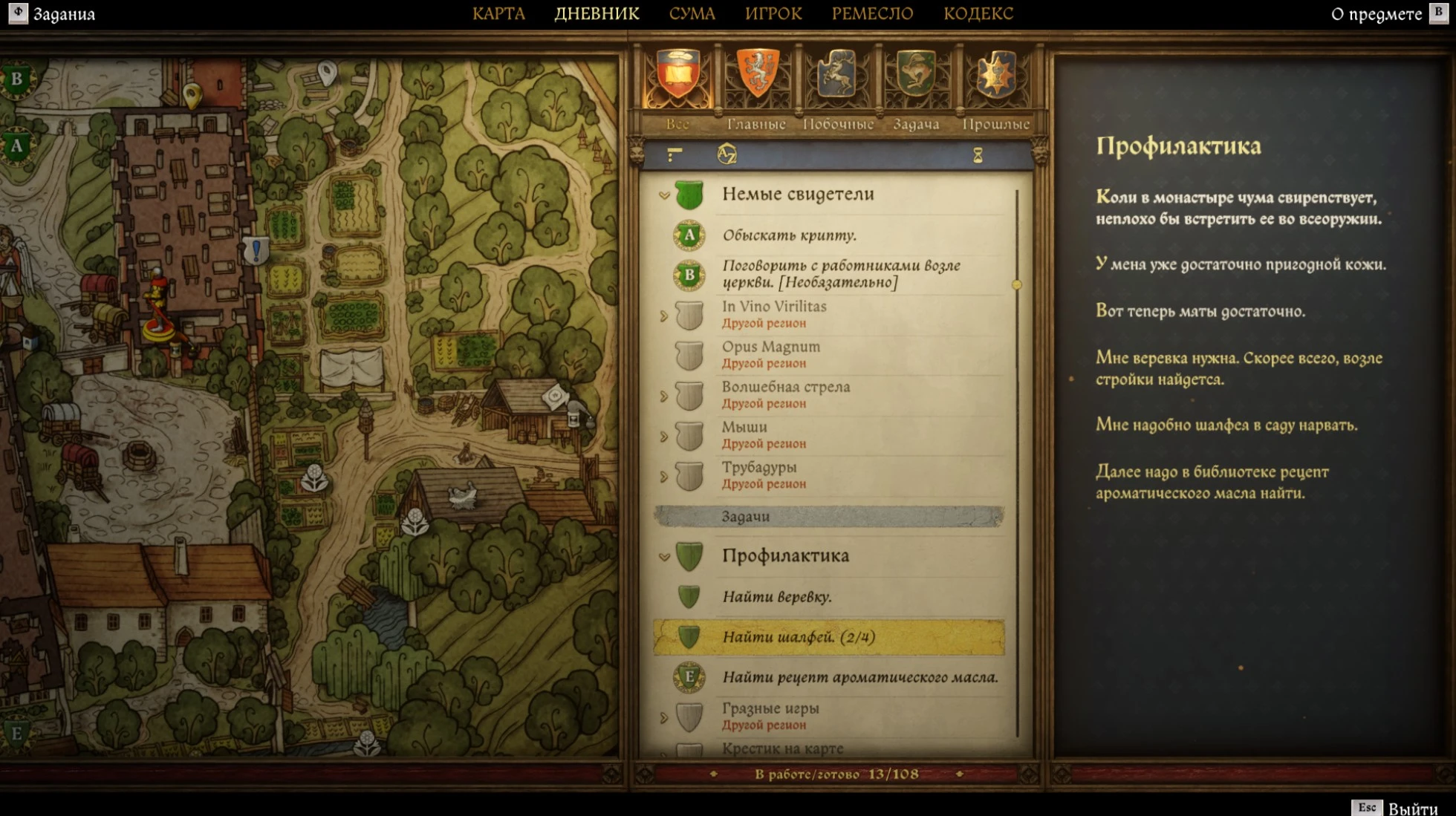Select the Задача quest filter
This screenshot has width=1456, height=816.
click(916, 80)
